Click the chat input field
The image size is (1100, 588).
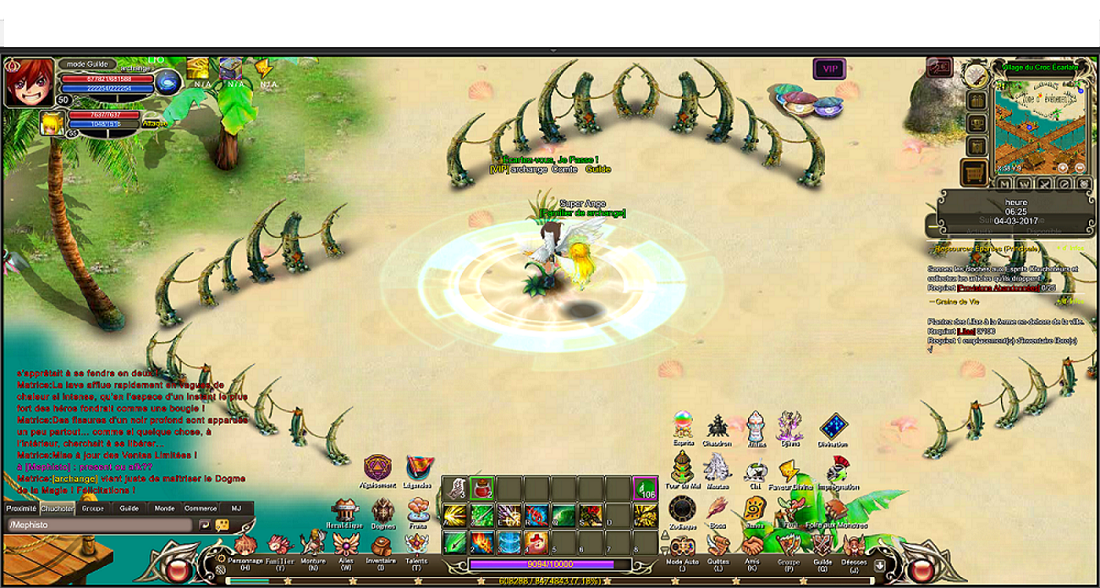(x=100, y=524)
